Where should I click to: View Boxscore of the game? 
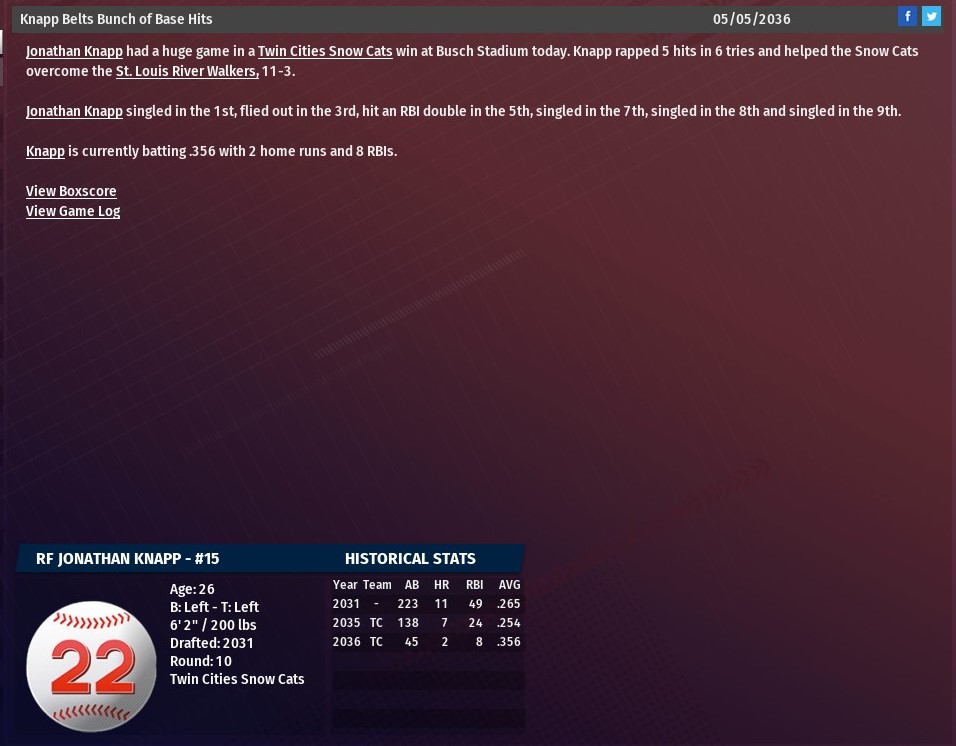point(71,191)
